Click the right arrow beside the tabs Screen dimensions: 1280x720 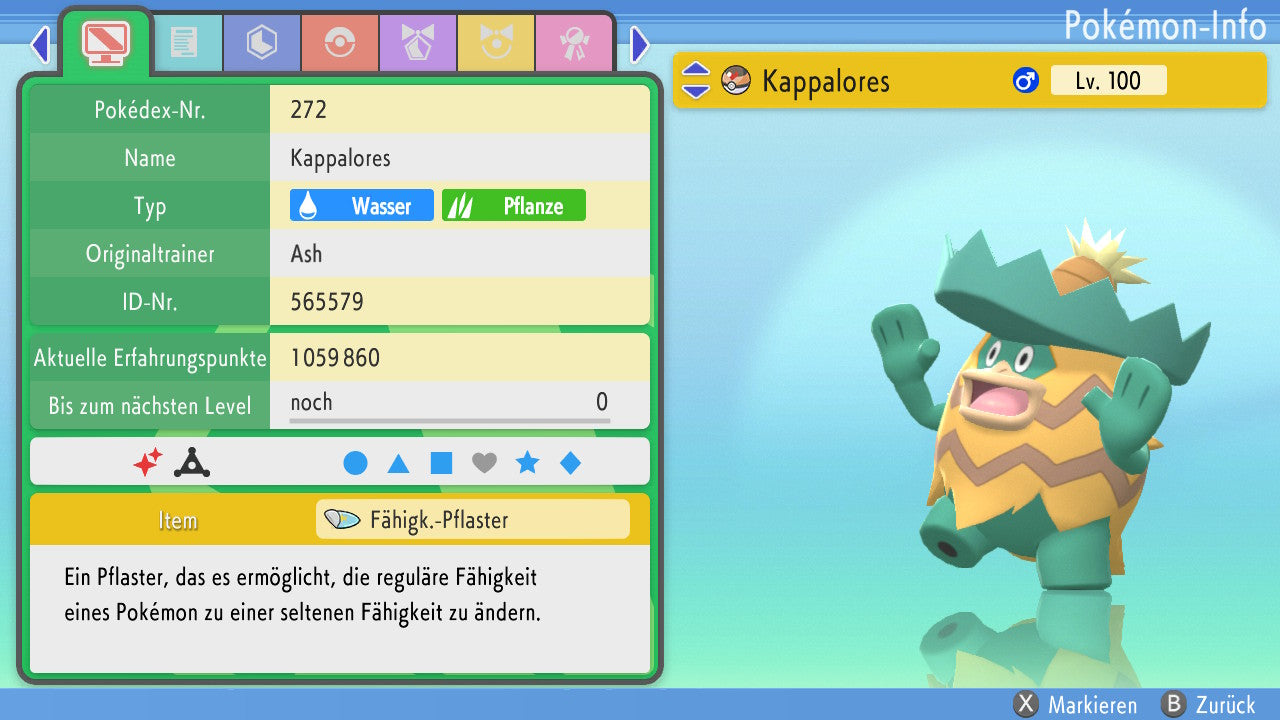(640, 45)
